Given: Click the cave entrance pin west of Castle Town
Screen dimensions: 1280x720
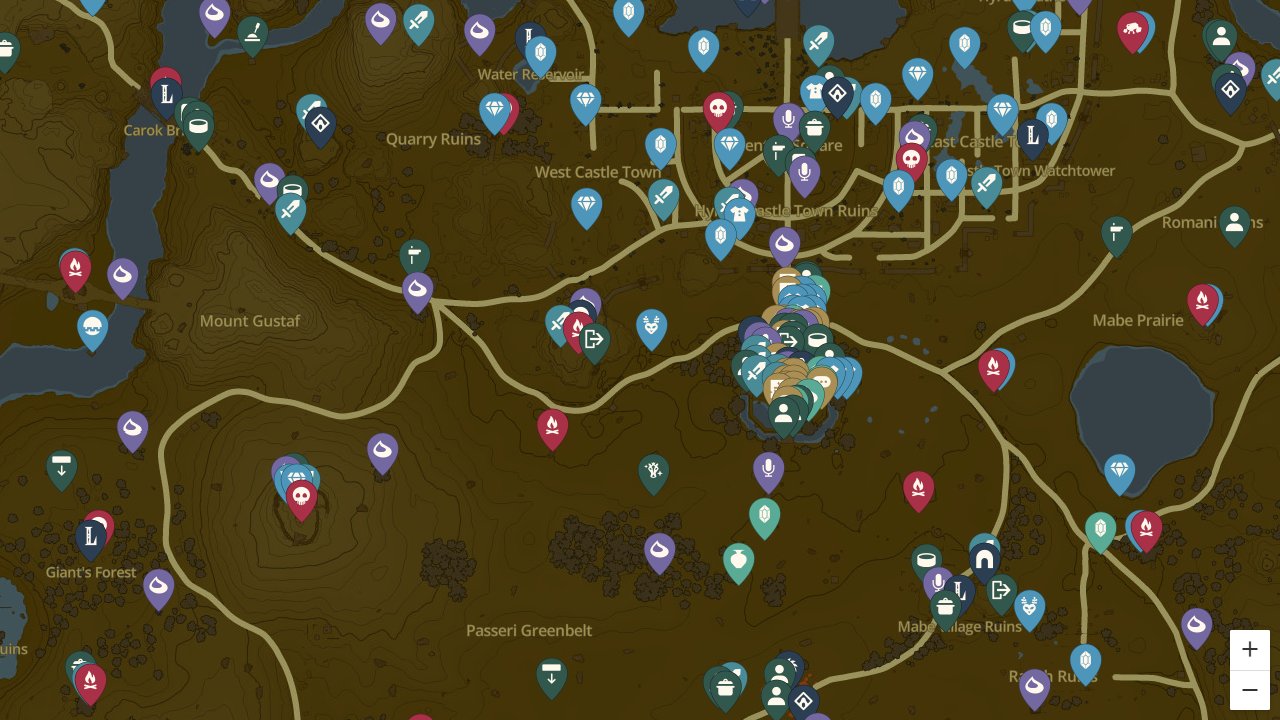Looking at the screenshot, I should click(594, 339).
